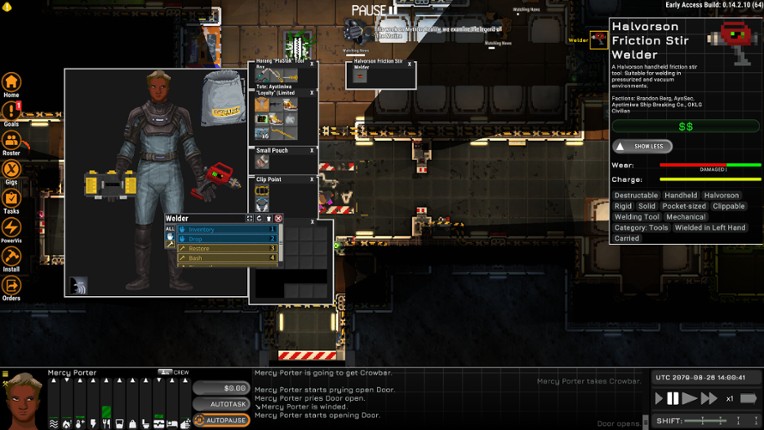Pause the game with the pause control
Screen dimensions: 764x430
[x=672, y=398]
